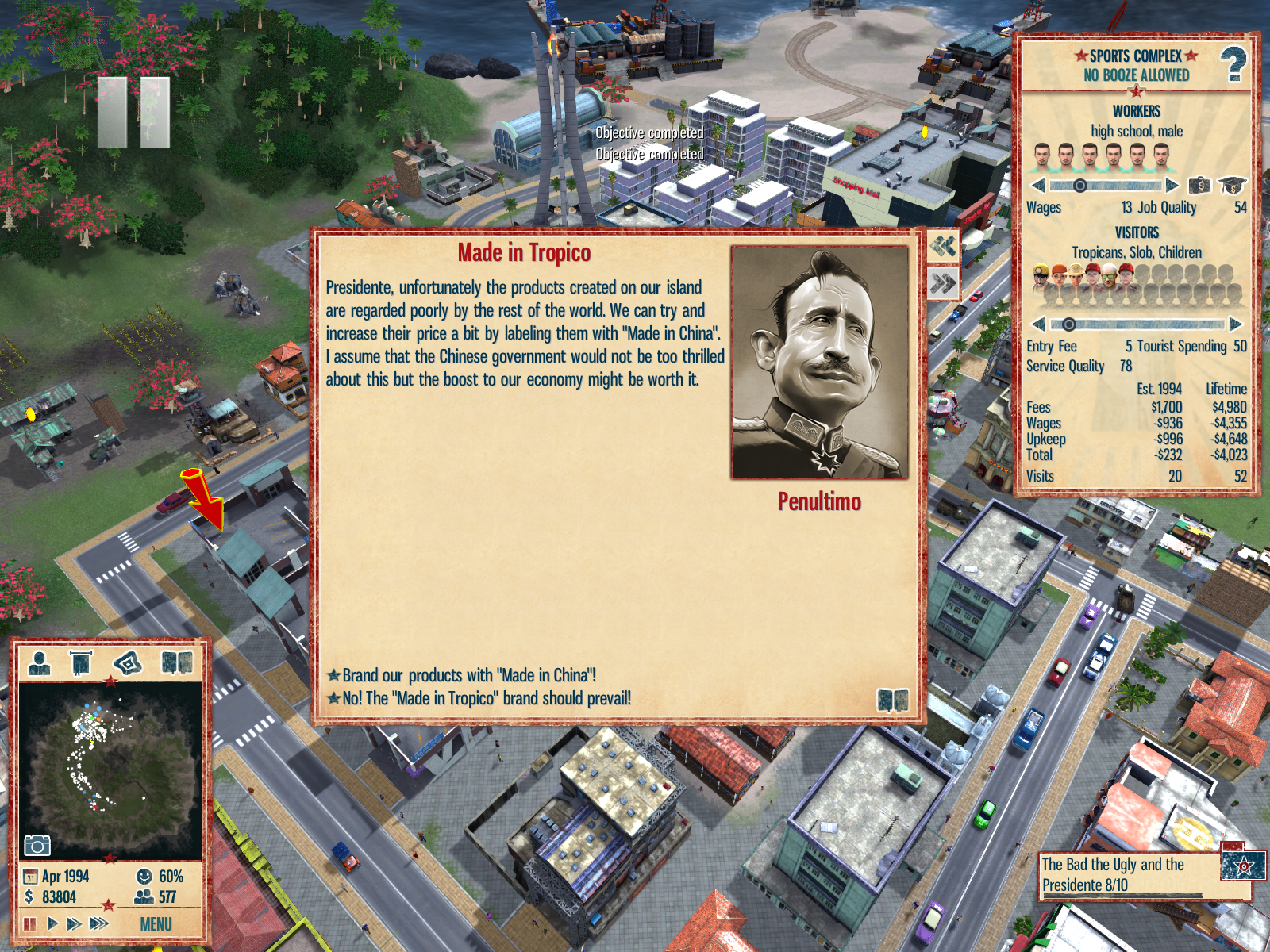Decrease wages with the left arrow
This screenshot has height=952, width=1270.
(x=1037, y=186)
